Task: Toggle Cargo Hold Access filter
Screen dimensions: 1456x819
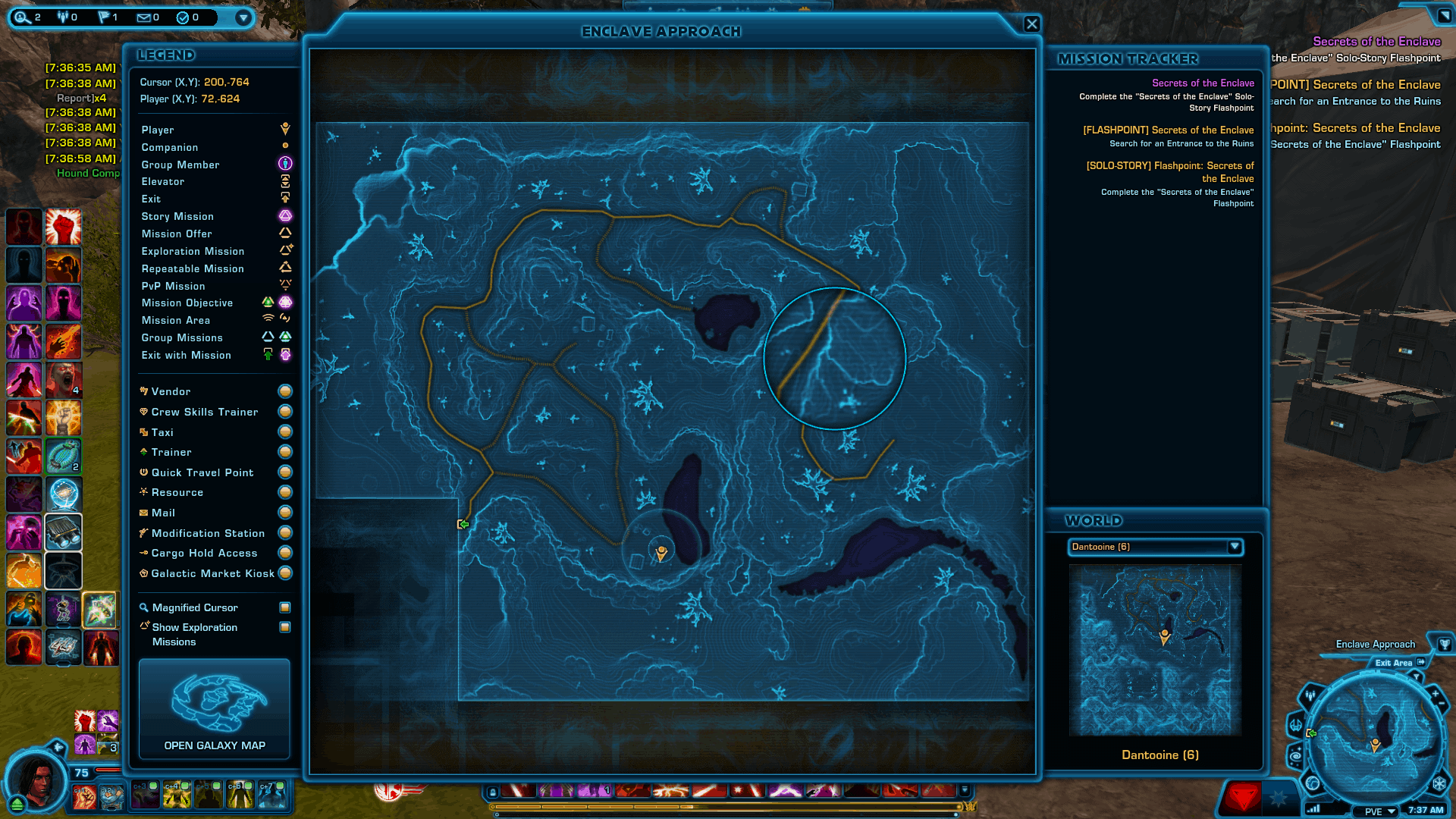Action: [x=285, y=553]
